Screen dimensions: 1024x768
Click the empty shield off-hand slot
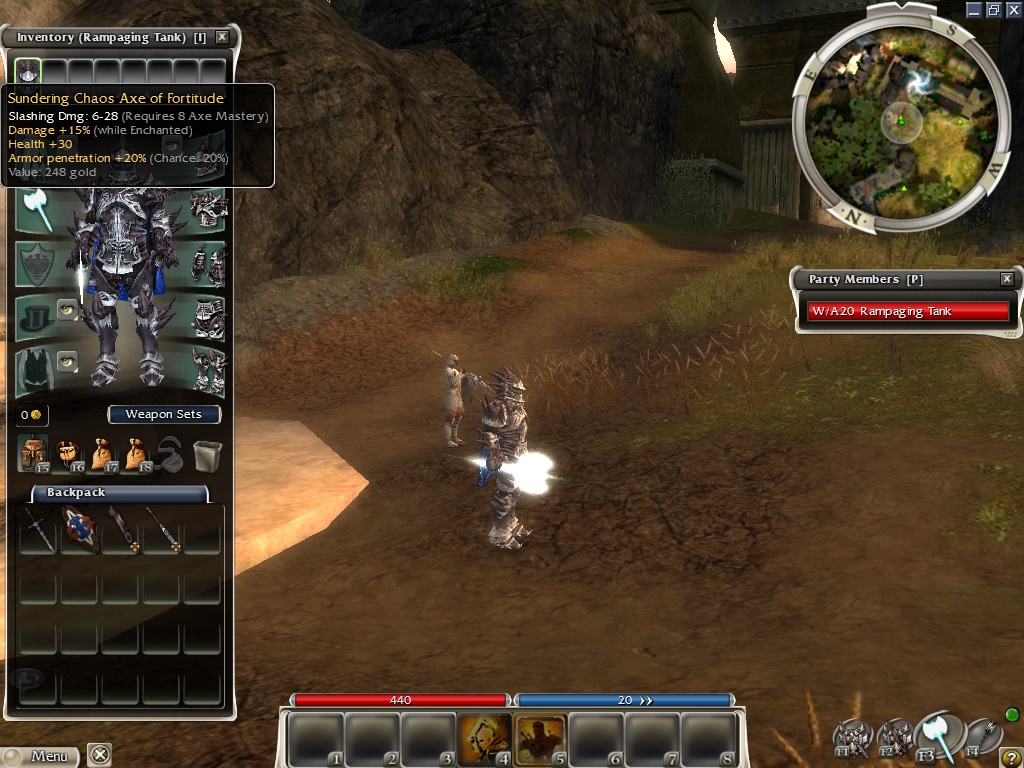pos(36,264)
